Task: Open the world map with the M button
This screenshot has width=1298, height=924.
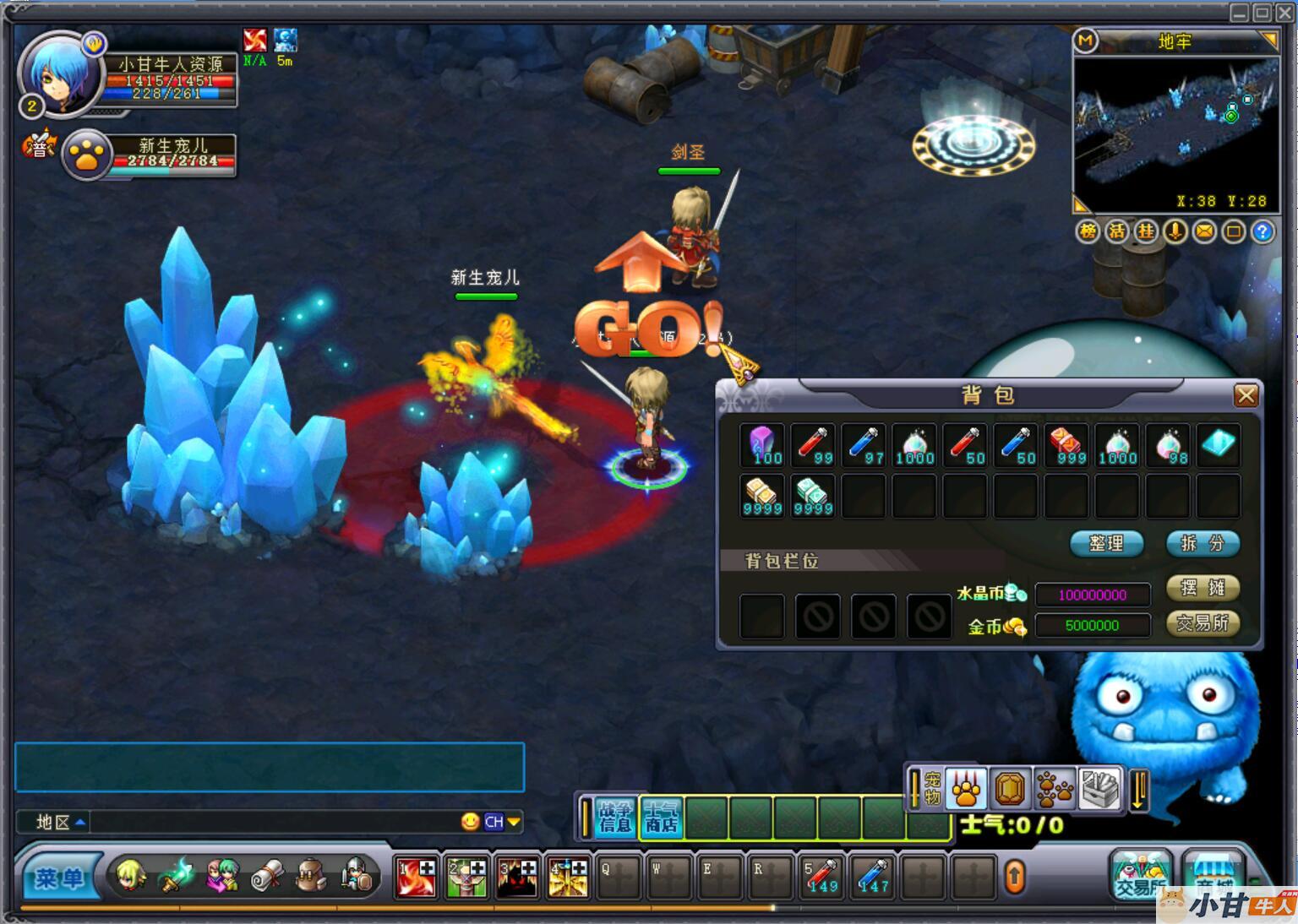Action: (1085, 41)
